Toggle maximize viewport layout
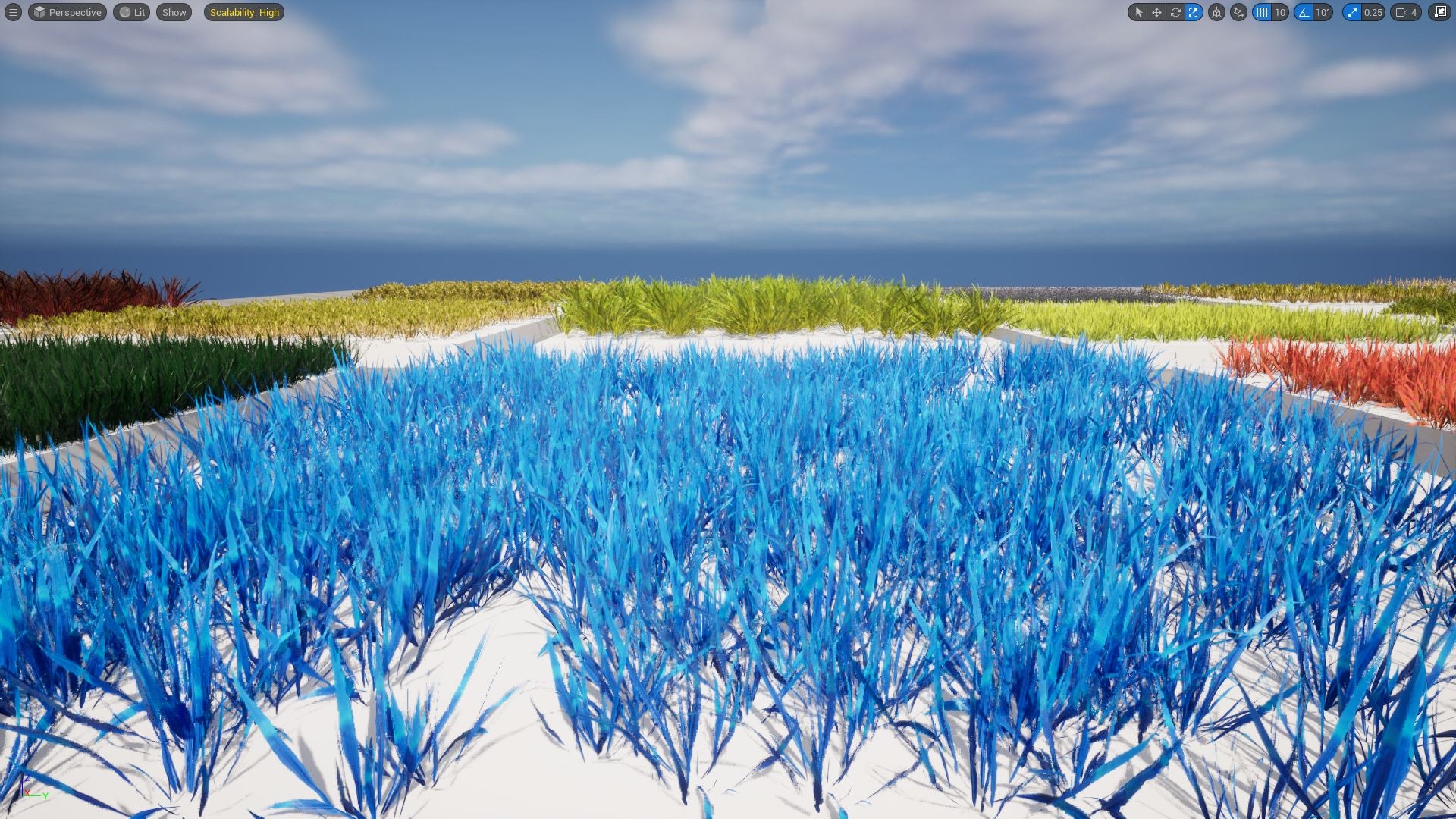Screen dimensions: 1456x819 1440,12
